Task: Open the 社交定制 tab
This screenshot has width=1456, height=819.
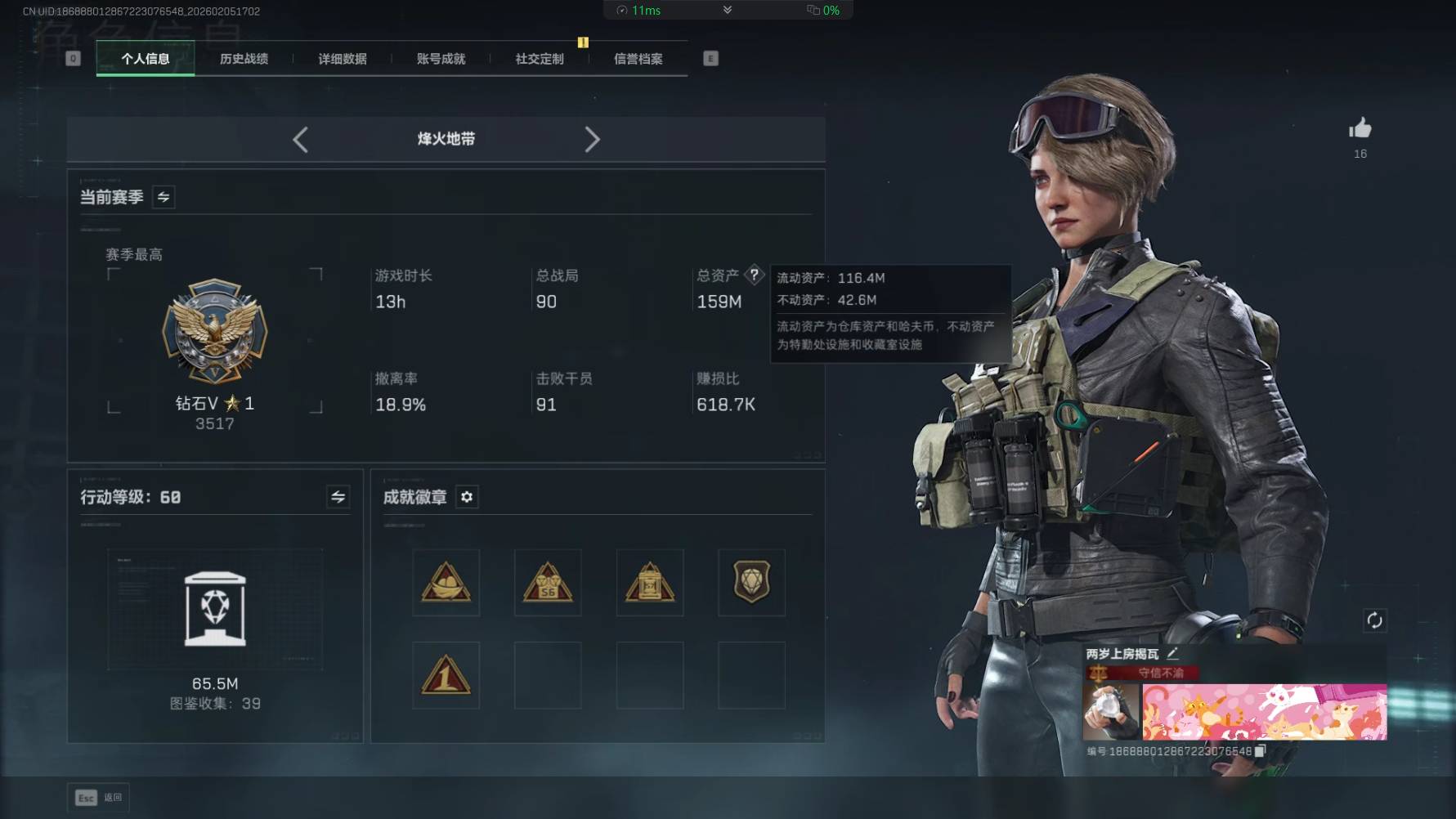Action: click(540, 59)
